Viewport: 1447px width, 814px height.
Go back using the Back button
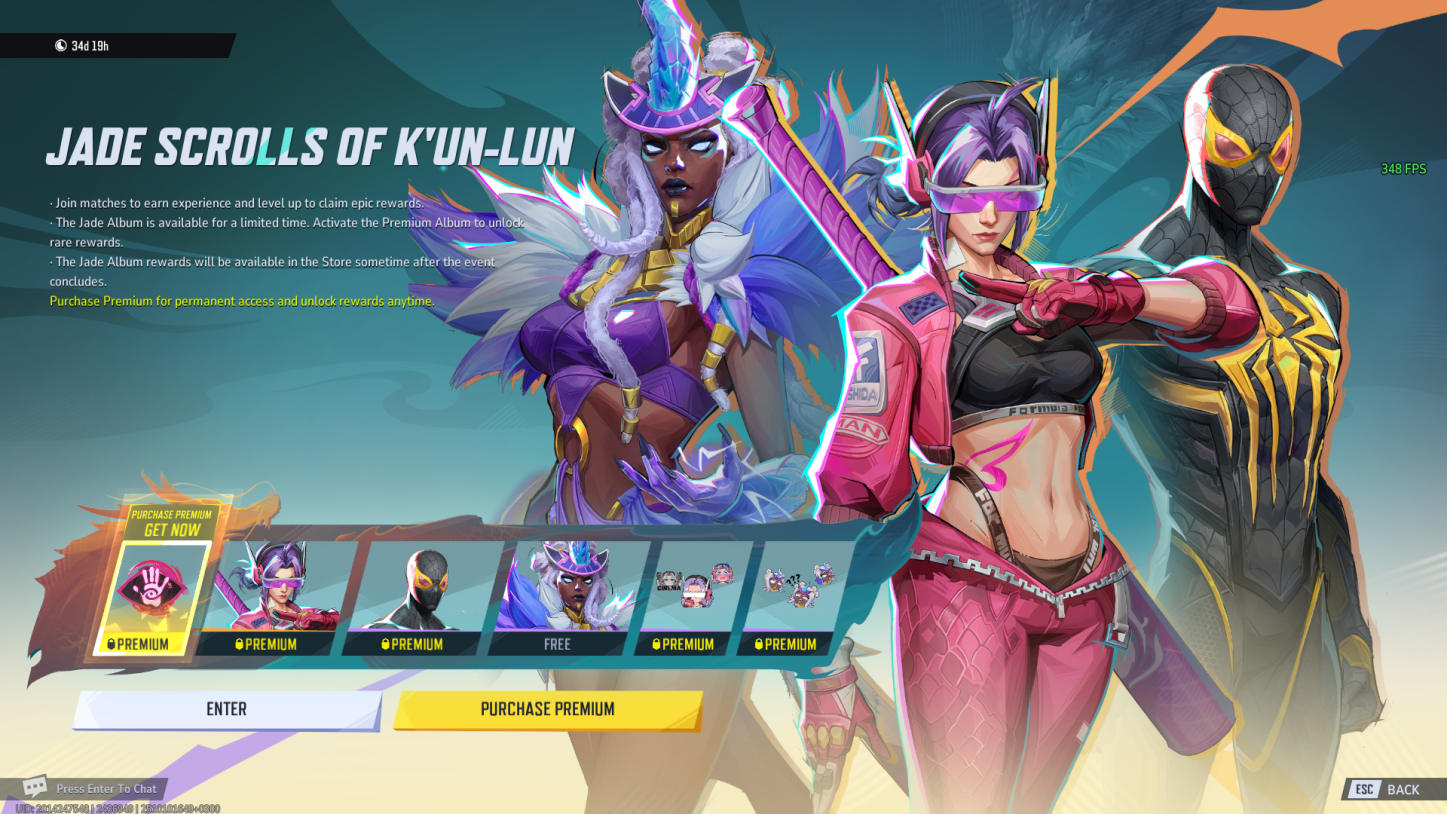point(1388,789)
